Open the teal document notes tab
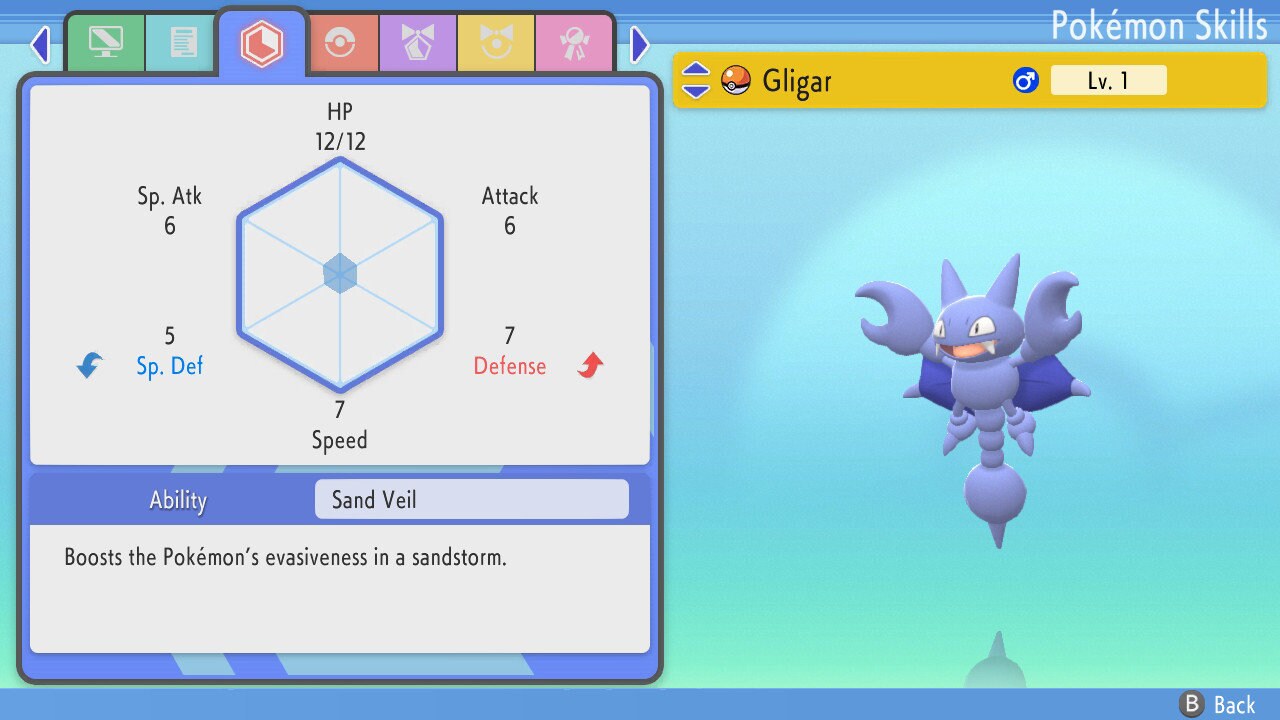 tap(182, 43)
